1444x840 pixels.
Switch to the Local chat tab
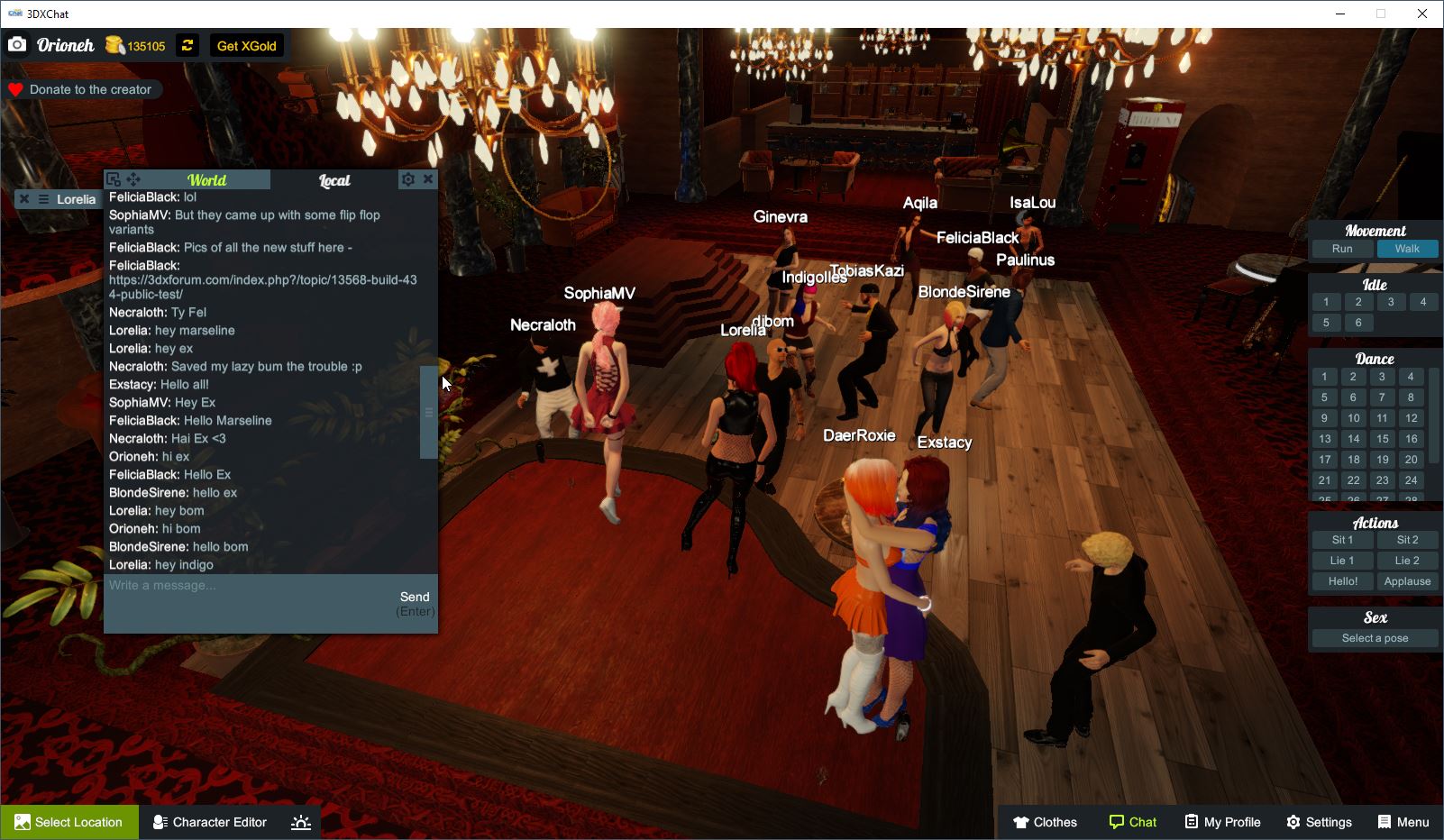334,179
